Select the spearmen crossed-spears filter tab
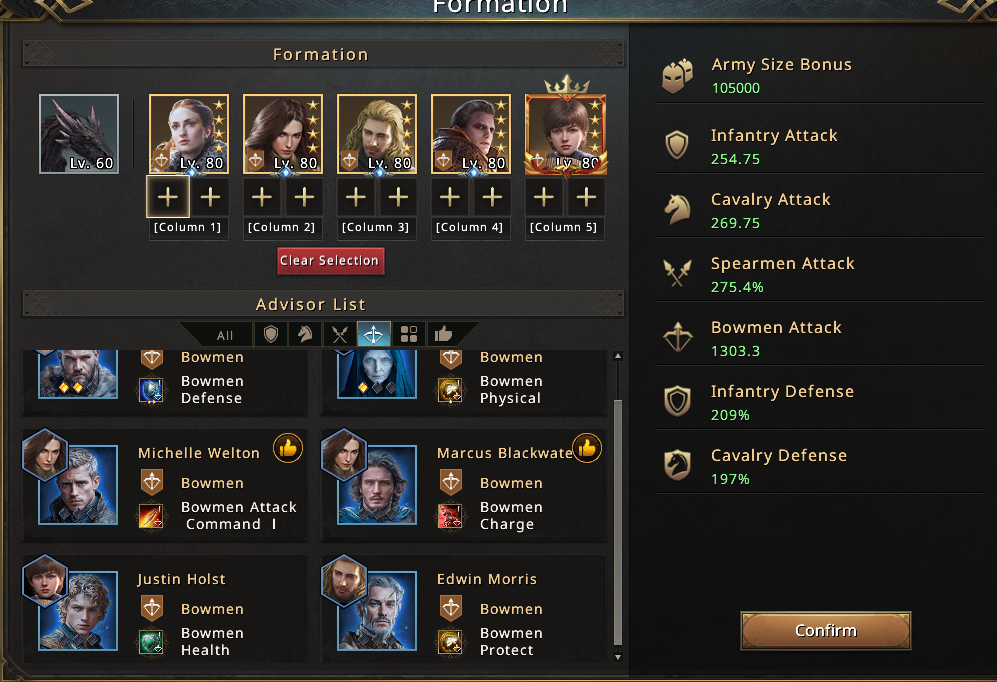Viewport: 997px width, 682px height. click(x=339, y=334)
